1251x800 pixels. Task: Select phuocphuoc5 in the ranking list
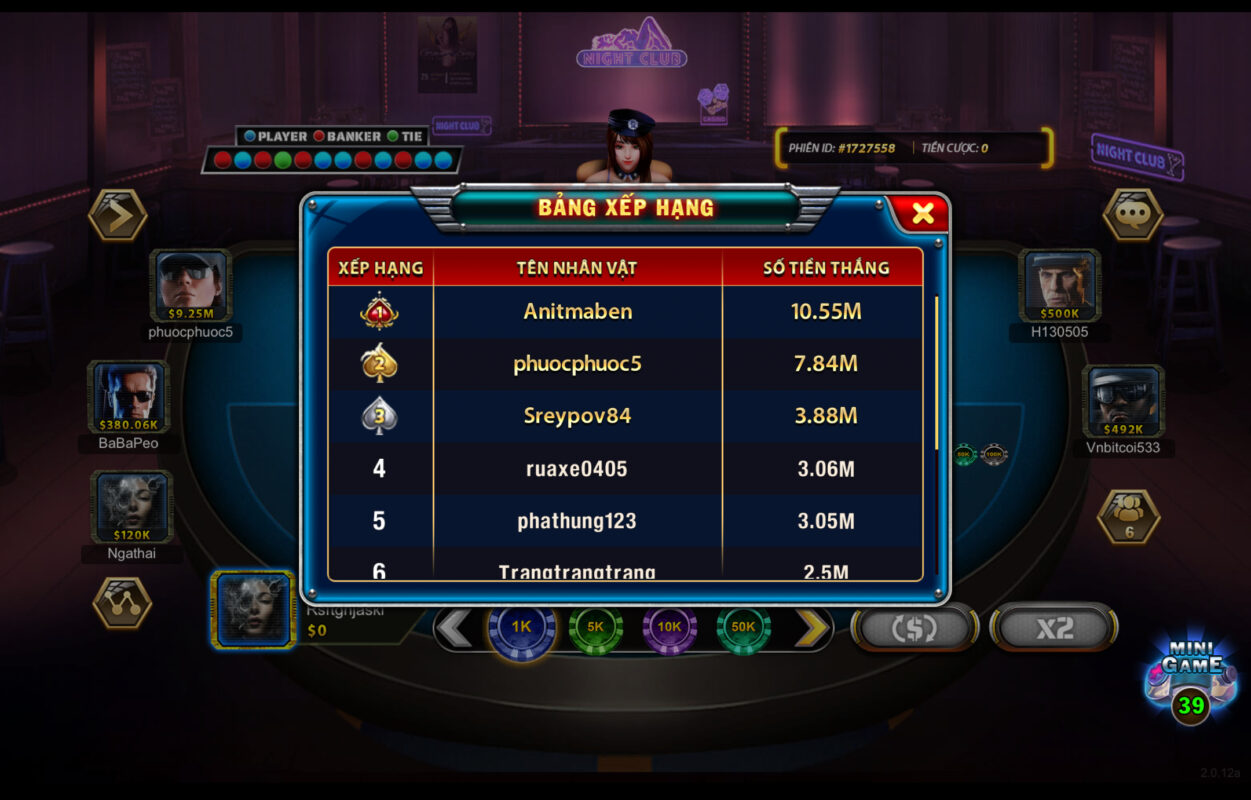point(626,364)
